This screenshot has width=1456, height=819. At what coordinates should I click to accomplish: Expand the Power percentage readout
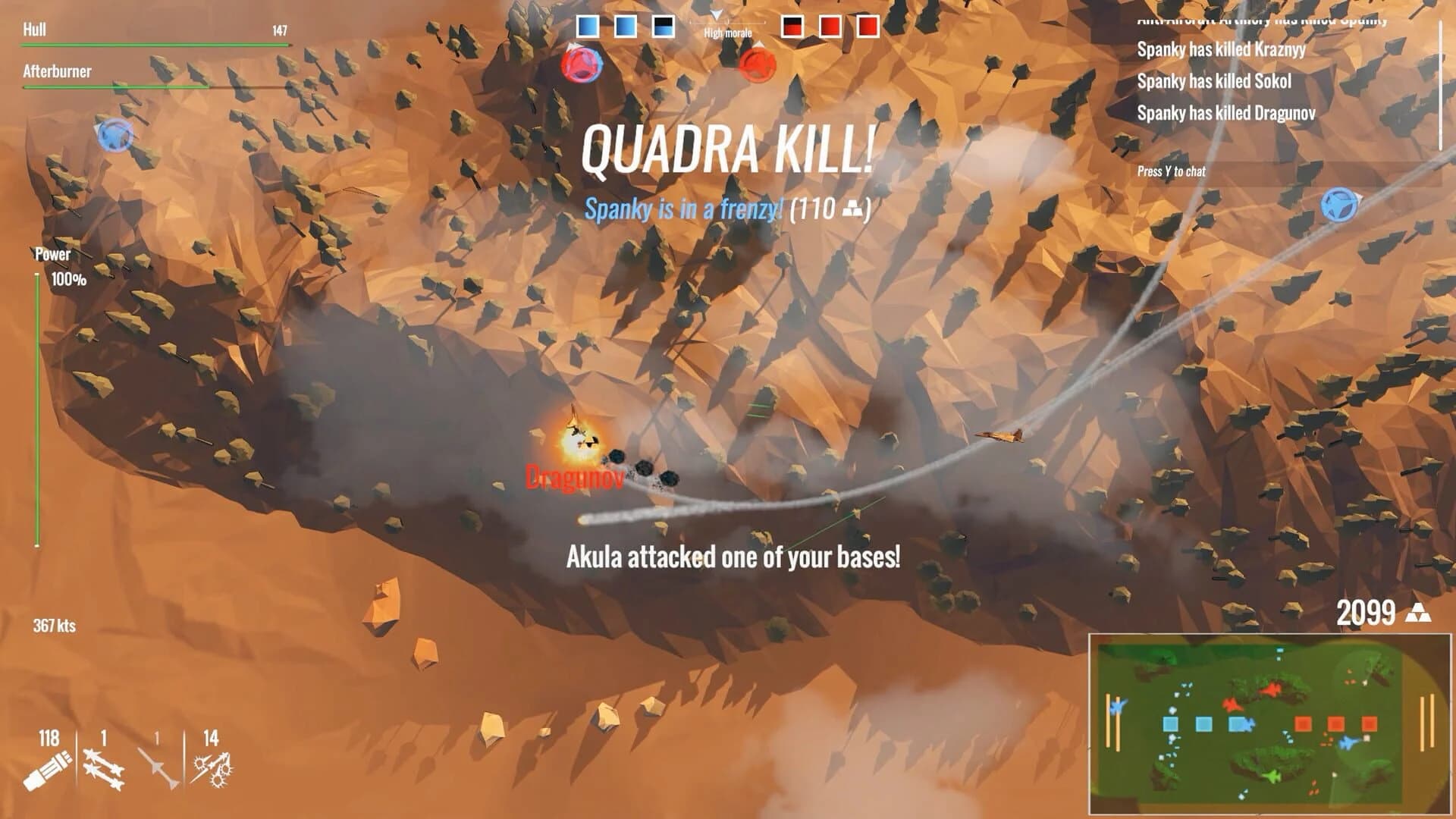tap(68, 279)
